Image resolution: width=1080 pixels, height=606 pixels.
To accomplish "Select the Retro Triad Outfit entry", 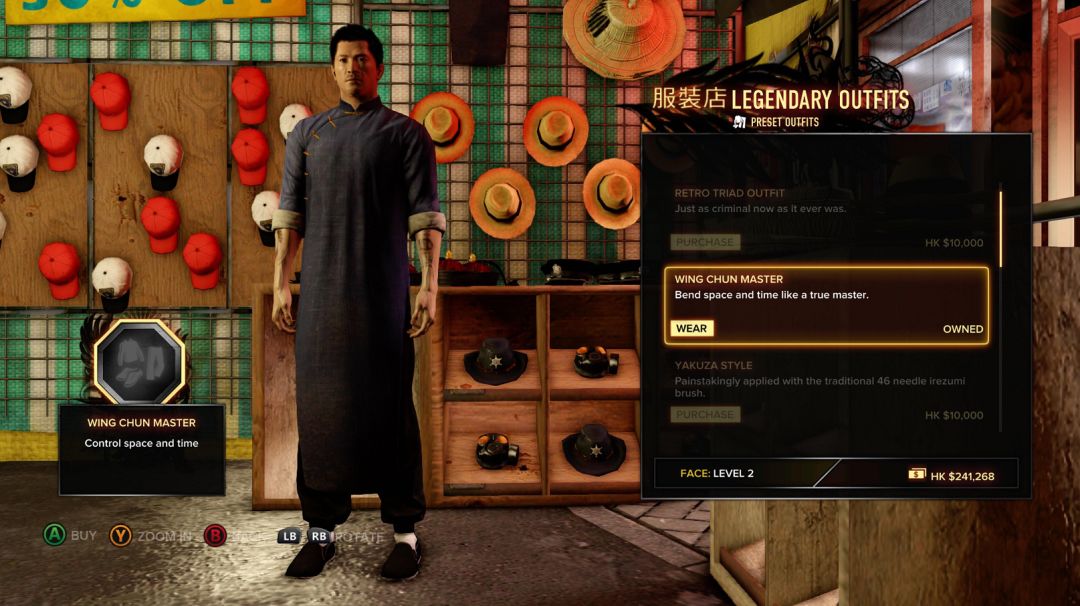I will click(826, 202).
